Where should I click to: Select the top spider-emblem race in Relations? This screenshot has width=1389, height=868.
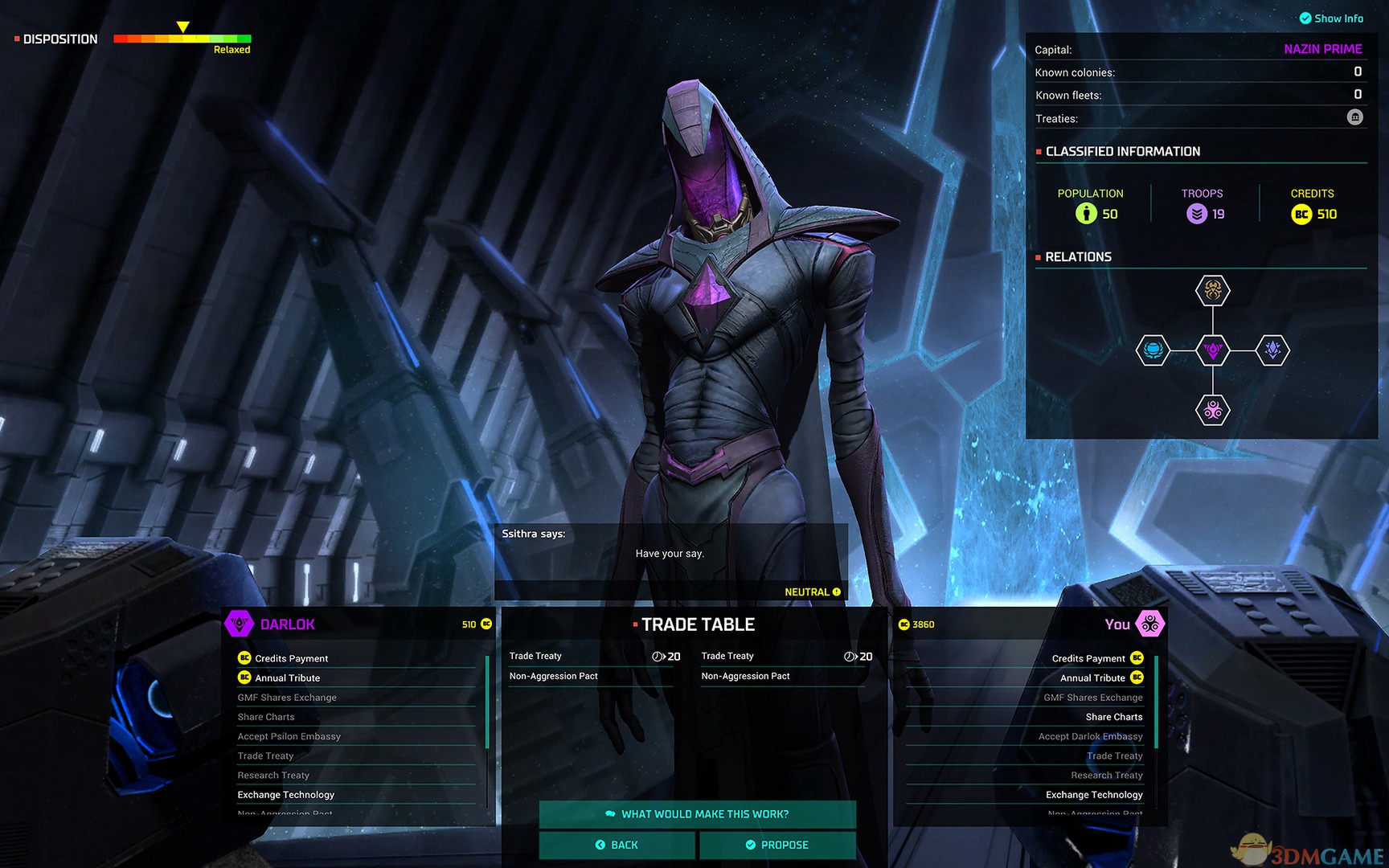click(x=1213, y=290)
